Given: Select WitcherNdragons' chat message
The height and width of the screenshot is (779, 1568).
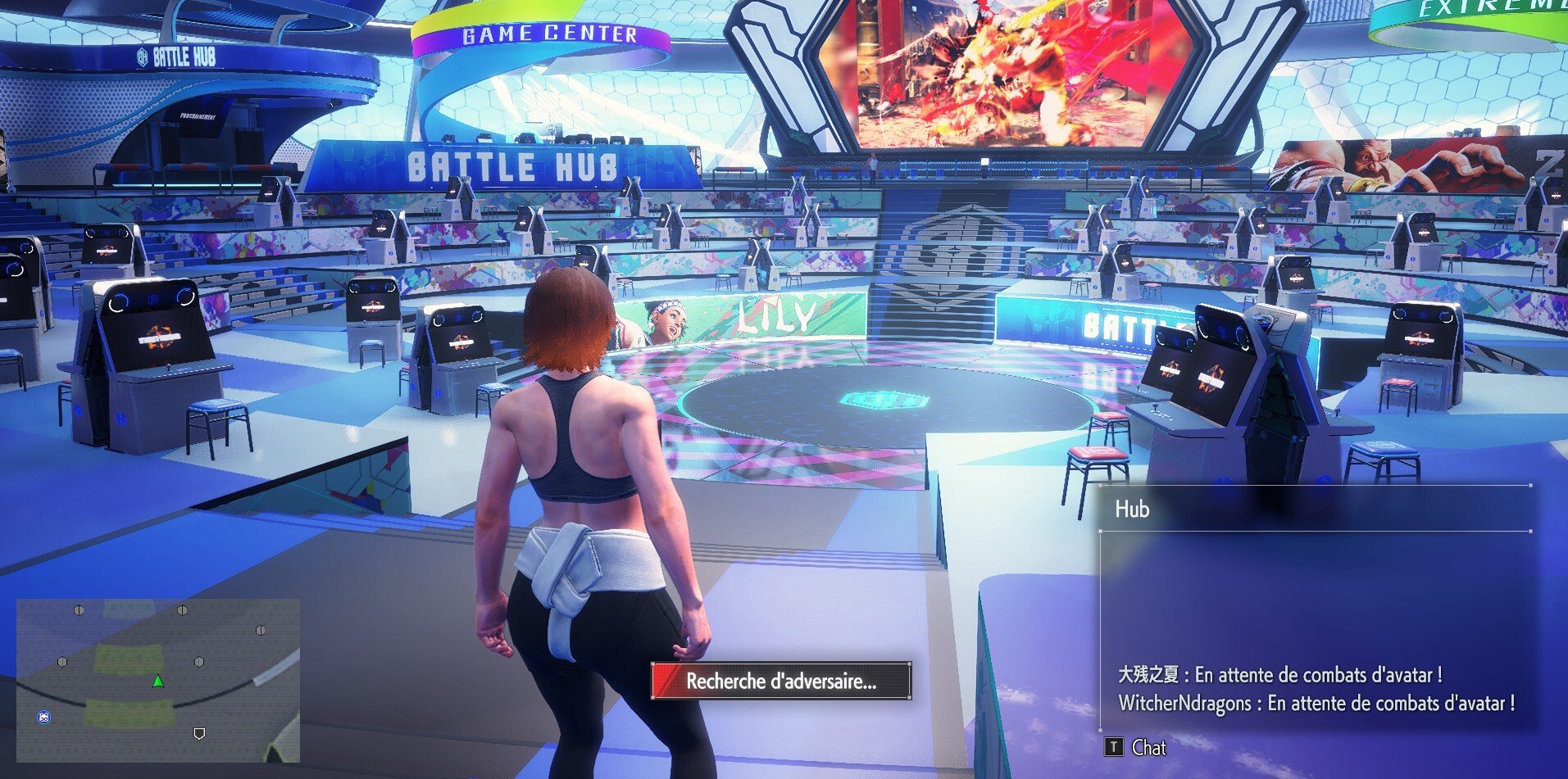Looking at the screenshot, I should (x=1316, y=704).
